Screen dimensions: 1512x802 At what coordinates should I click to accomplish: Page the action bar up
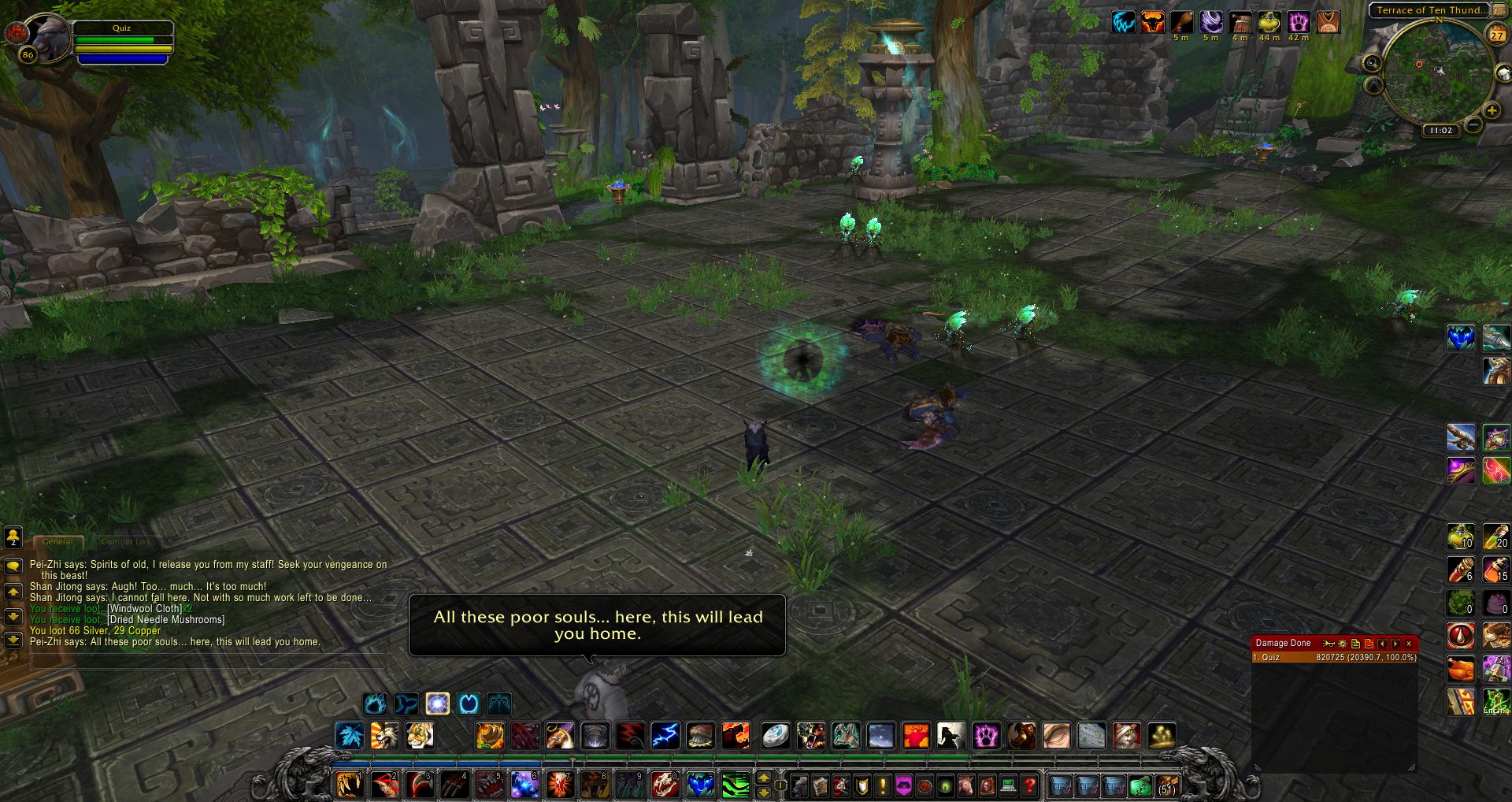coord(763,778)
